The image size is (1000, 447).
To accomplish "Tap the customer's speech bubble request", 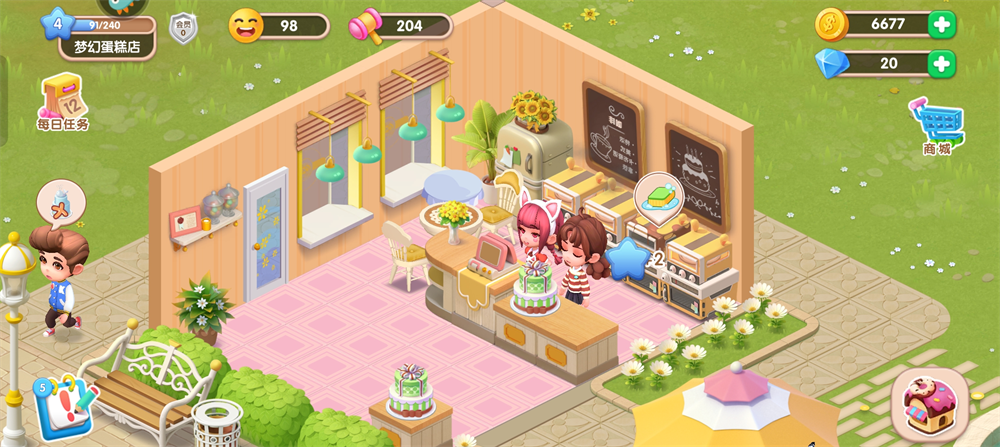I will click(61, 202).
